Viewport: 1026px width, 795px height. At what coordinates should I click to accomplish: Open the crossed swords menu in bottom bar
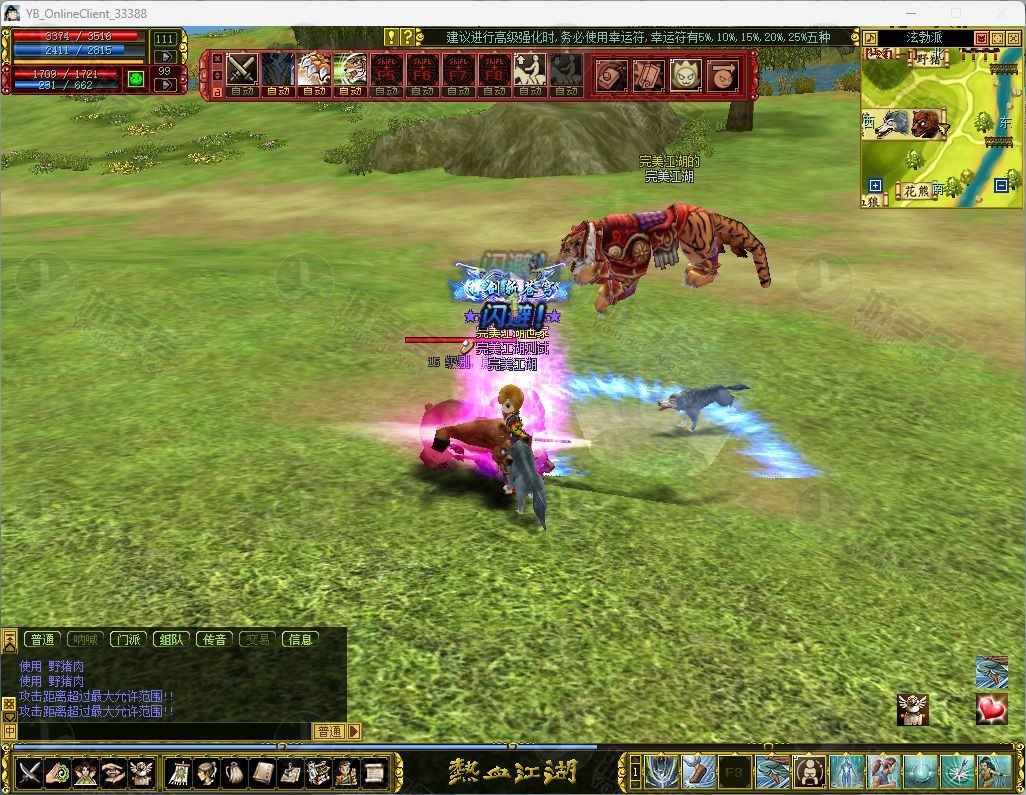pyautogui.click(x=30, y=772)
